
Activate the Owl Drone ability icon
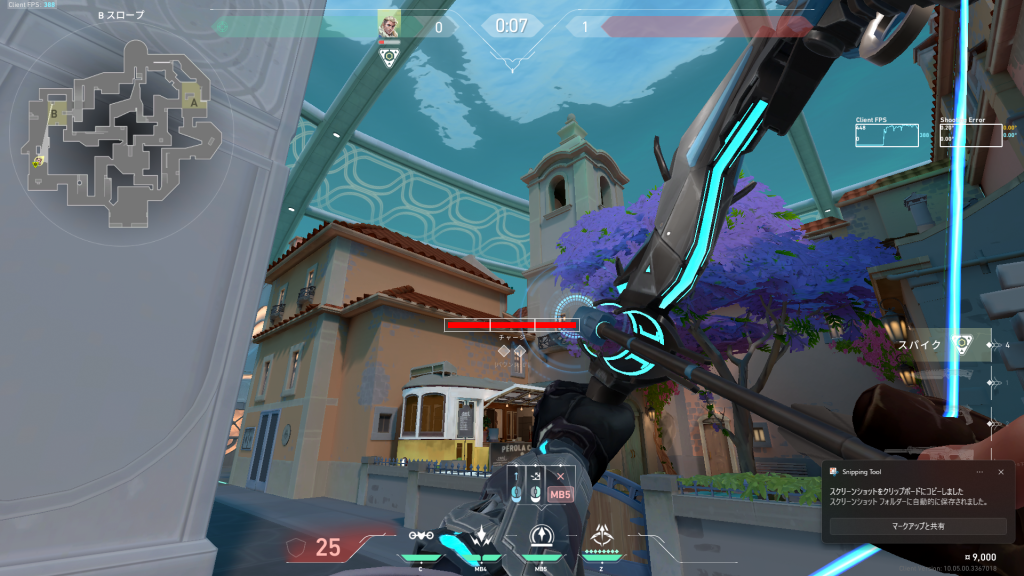click(x=421, y=536)
